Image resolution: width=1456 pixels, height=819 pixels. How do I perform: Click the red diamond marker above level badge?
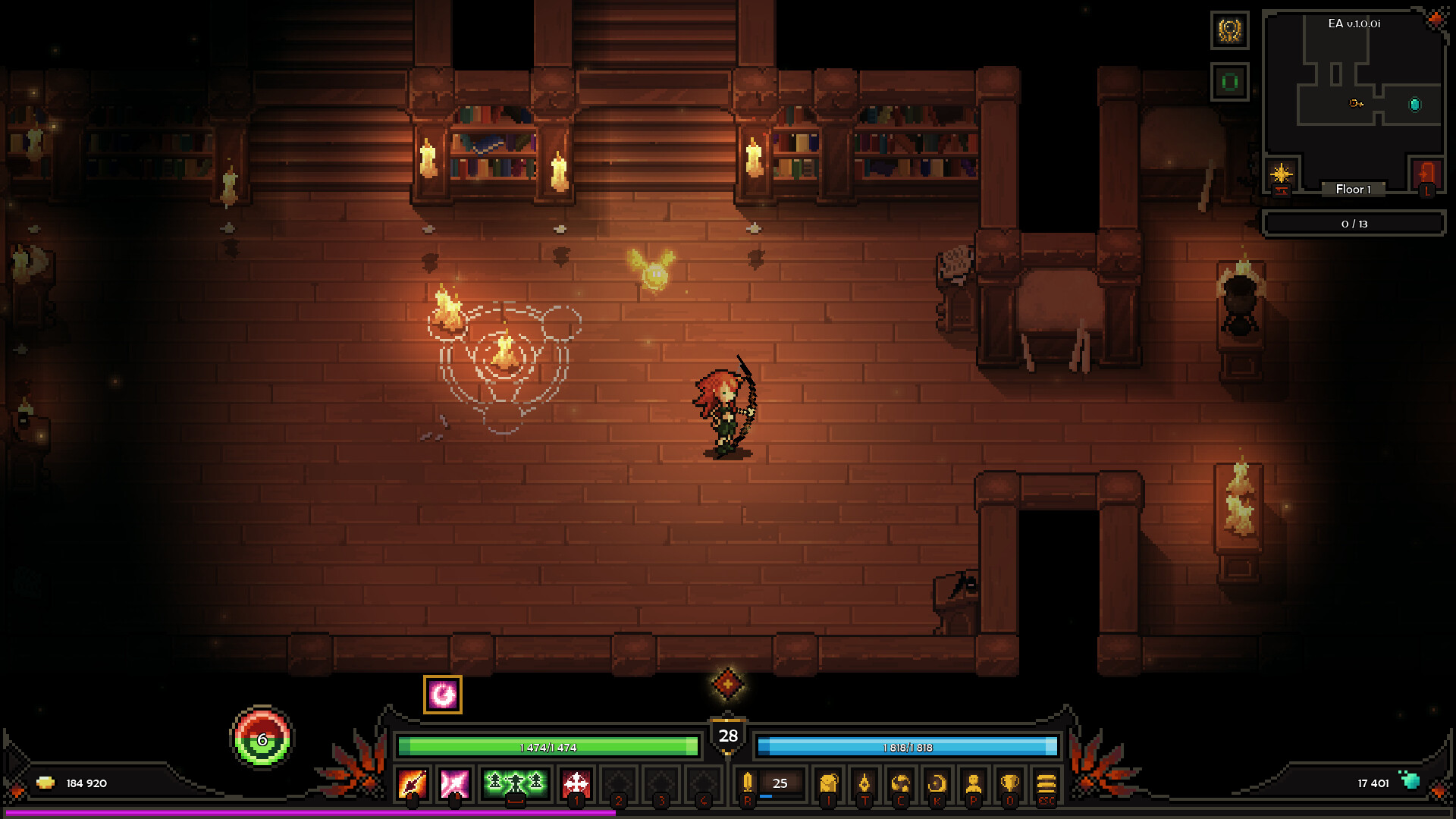(x=727, y=683)
